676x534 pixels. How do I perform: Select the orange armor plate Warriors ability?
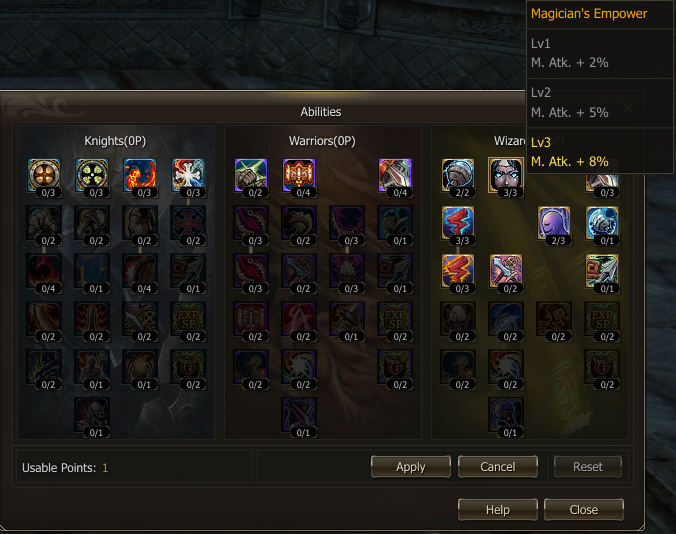coord(298,174)
